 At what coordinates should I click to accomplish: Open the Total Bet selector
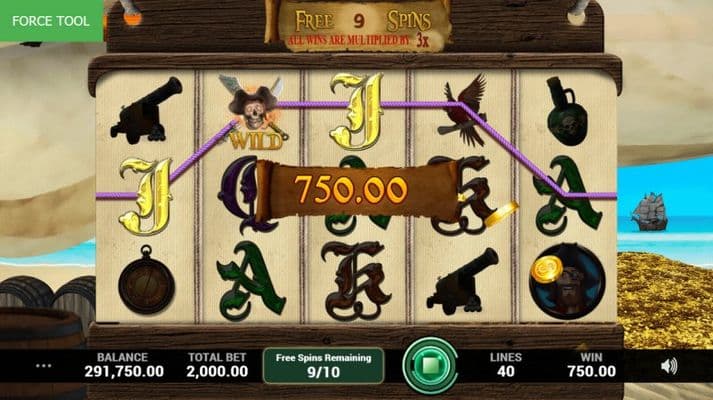tap(217, 365)
